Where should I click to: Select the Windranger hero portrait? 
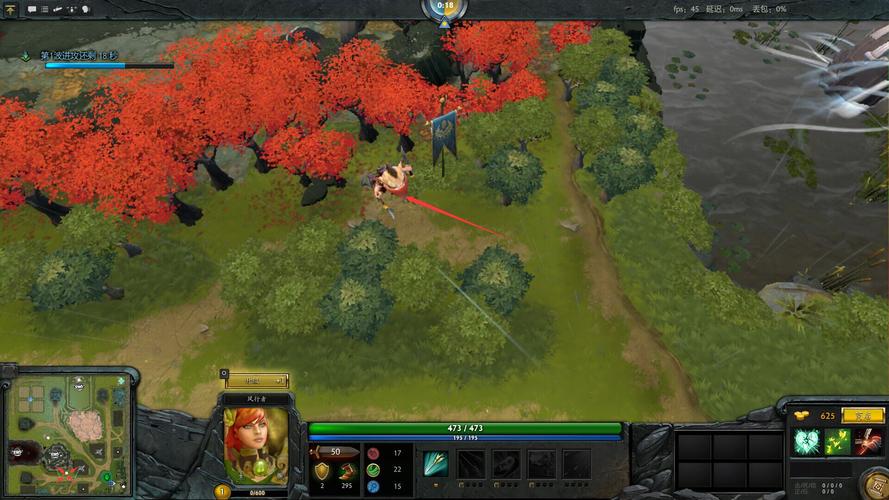[256, 445]
